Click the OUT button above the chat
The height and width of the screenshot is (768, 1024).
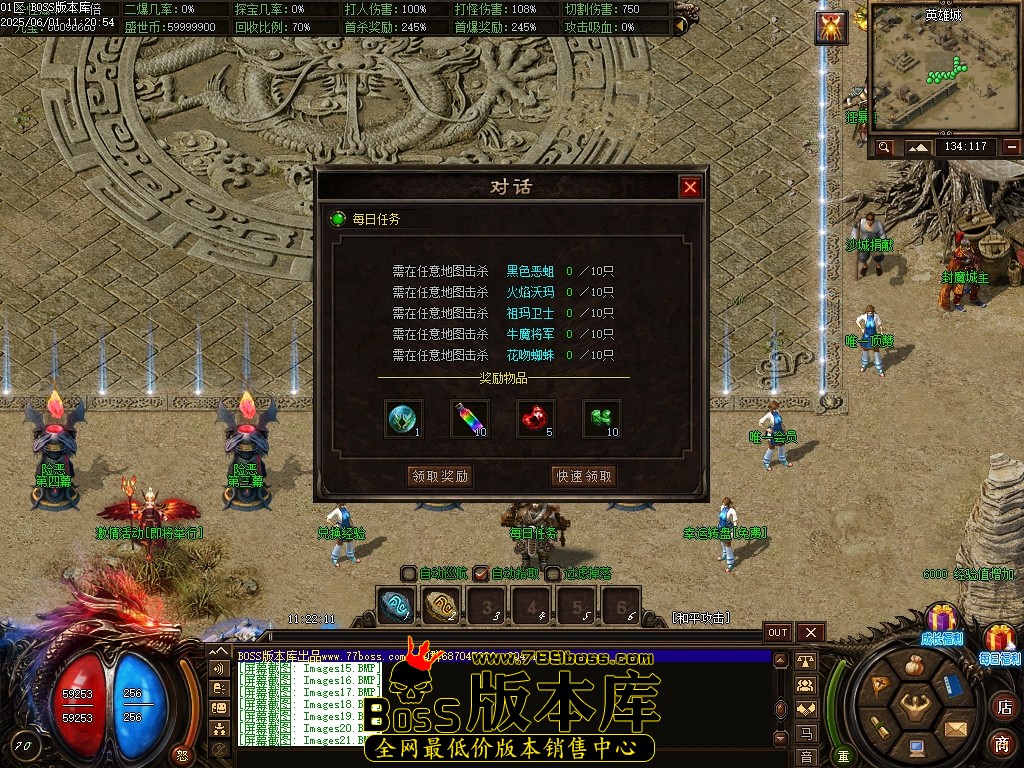778,632
